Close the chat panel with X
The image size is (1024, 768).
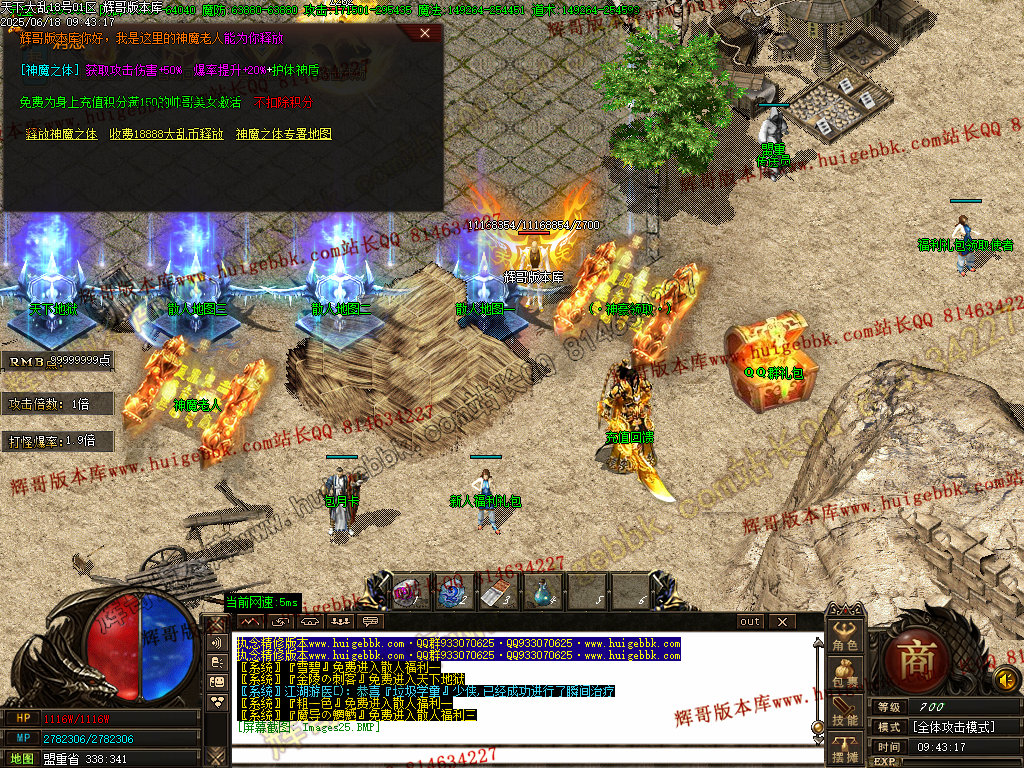point(782,621)
